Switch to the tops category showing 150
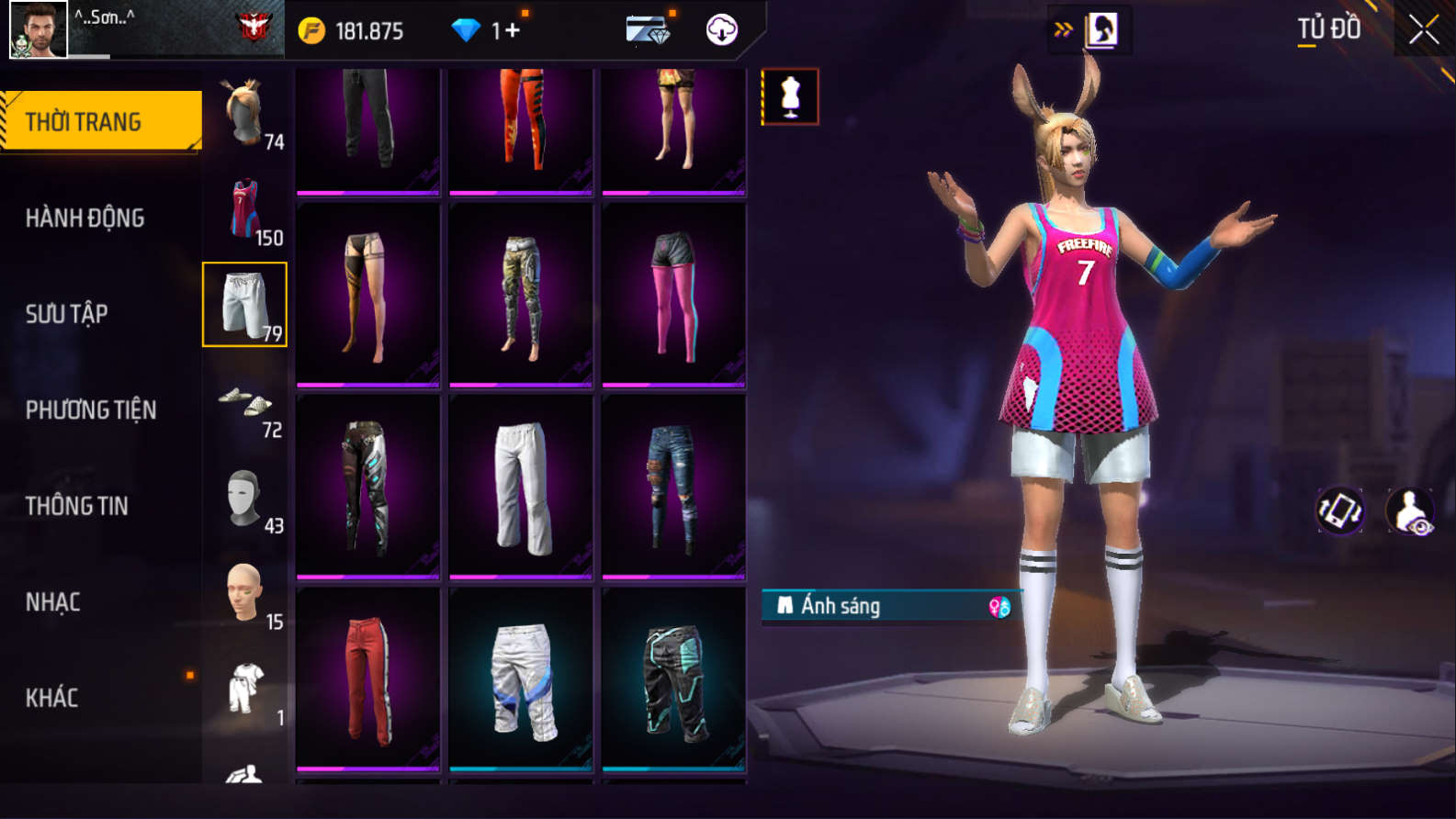Image resolution: width=1456 pixels, height=819 pixels. click(x=245, y=209)
